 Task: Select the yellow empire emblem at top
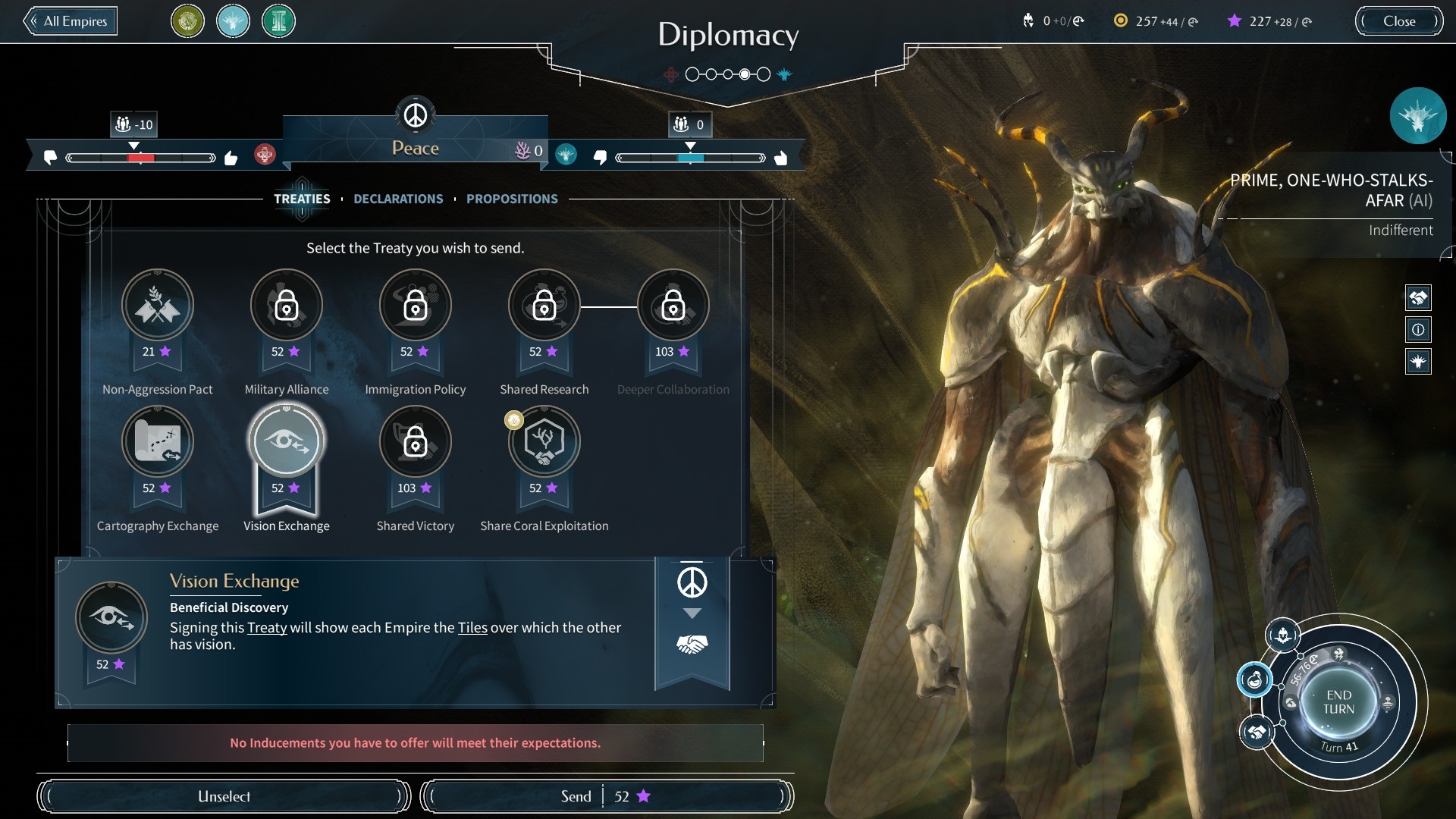(x=187, y=21)
